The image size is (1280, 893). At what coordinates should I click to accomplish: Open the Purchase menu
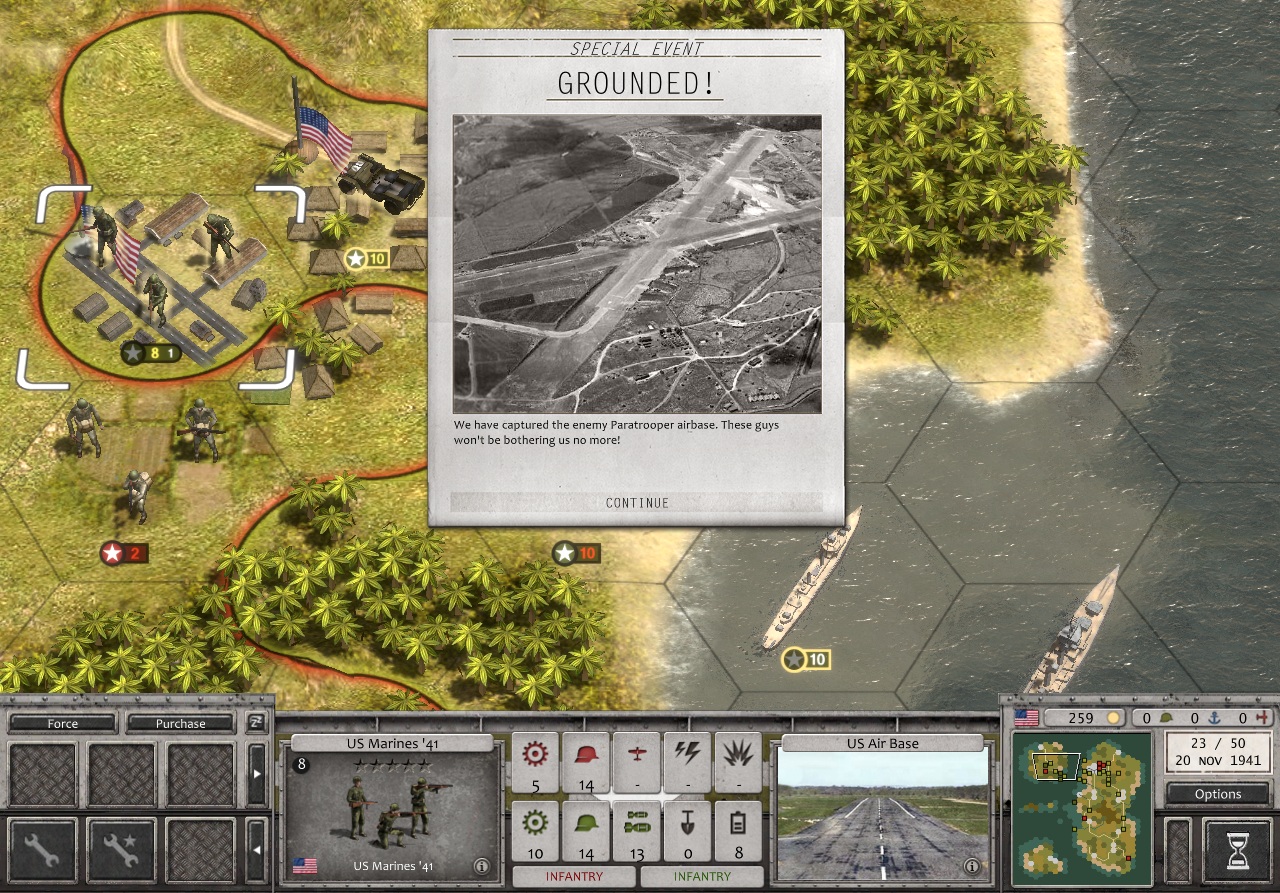180,723
